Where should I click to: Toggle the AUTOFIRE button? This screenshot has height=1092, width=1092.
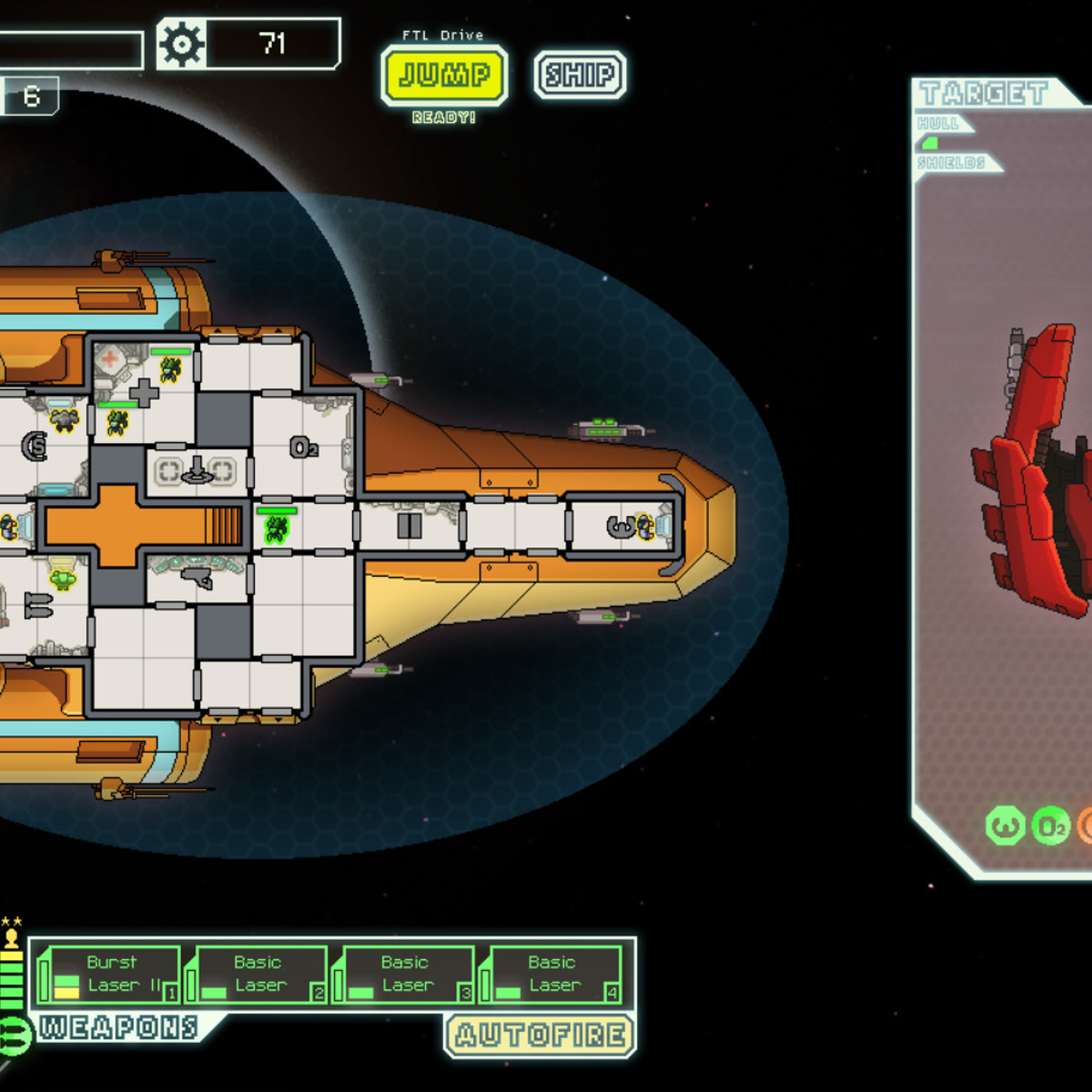point(541,1035)
